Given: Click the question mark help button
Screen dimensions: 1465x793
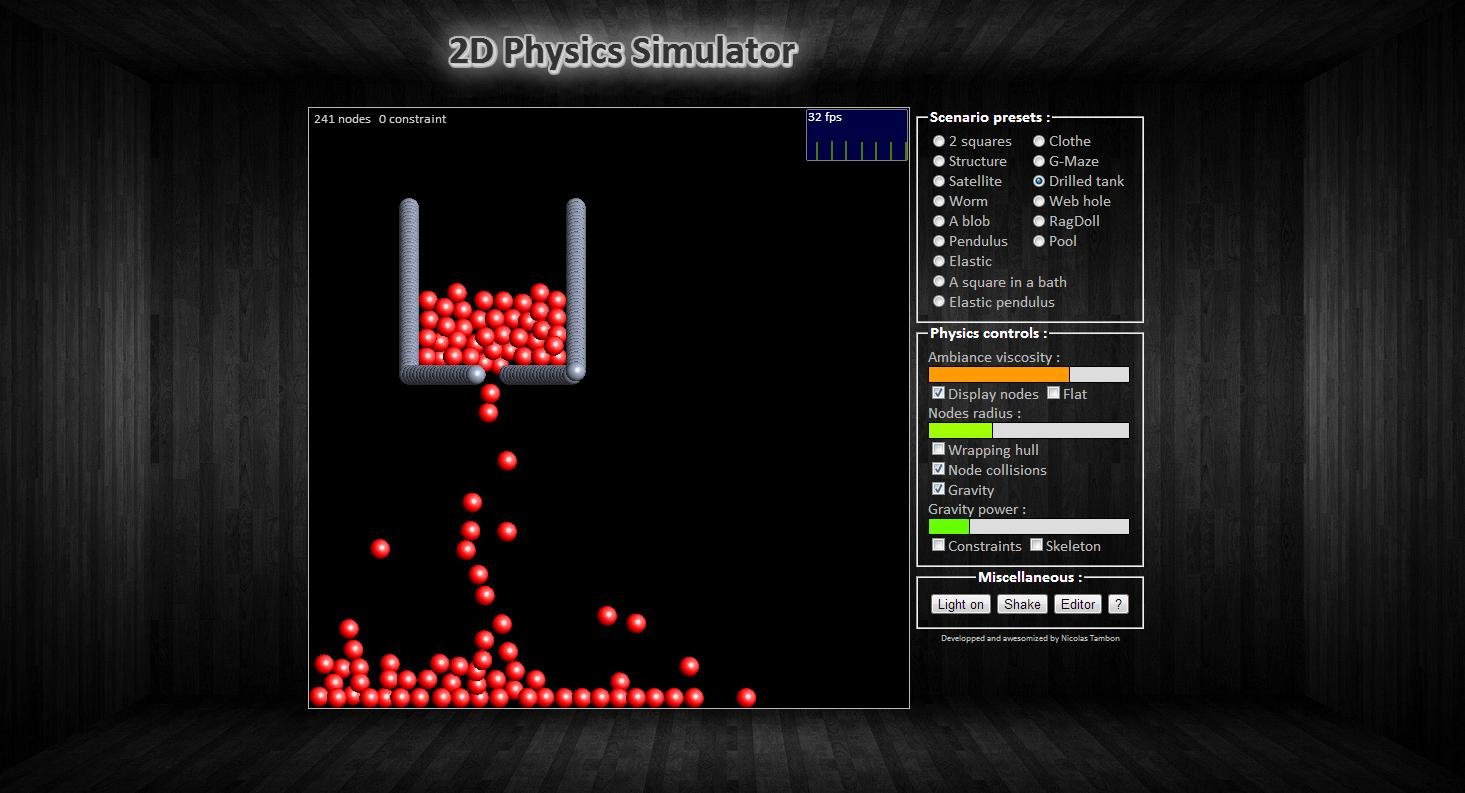Looking at the screenshot, I should (1118, 604).
